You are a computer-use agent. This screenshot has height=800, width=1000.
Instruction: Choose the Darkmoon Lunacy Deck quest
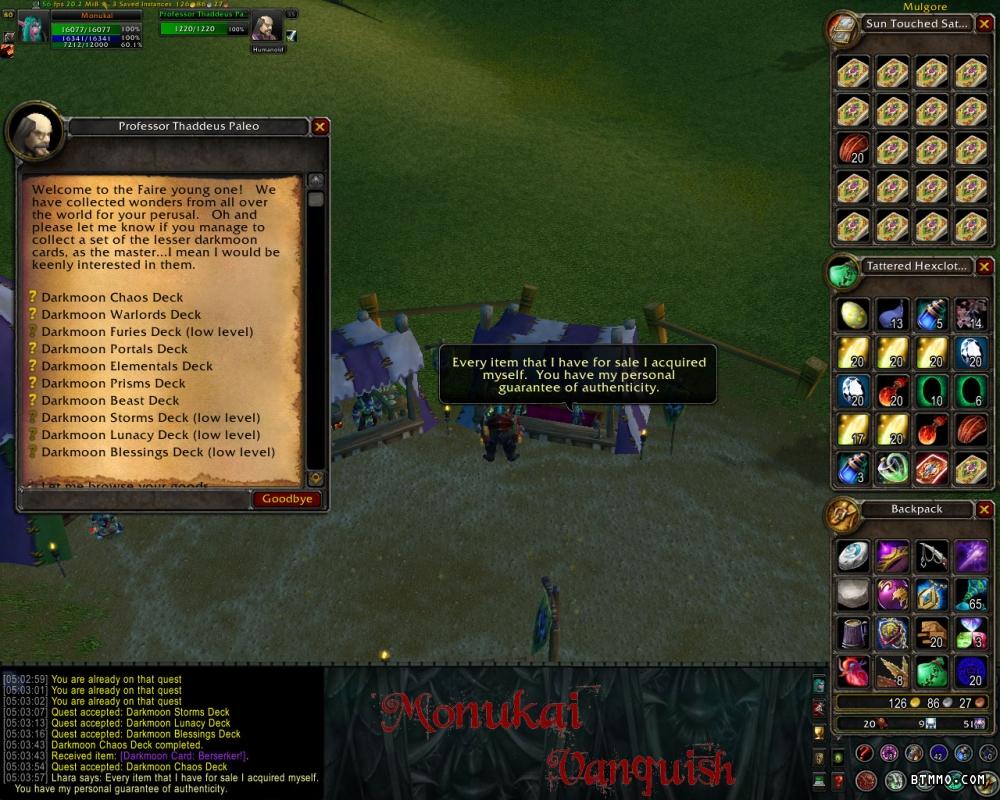[150, 435]
